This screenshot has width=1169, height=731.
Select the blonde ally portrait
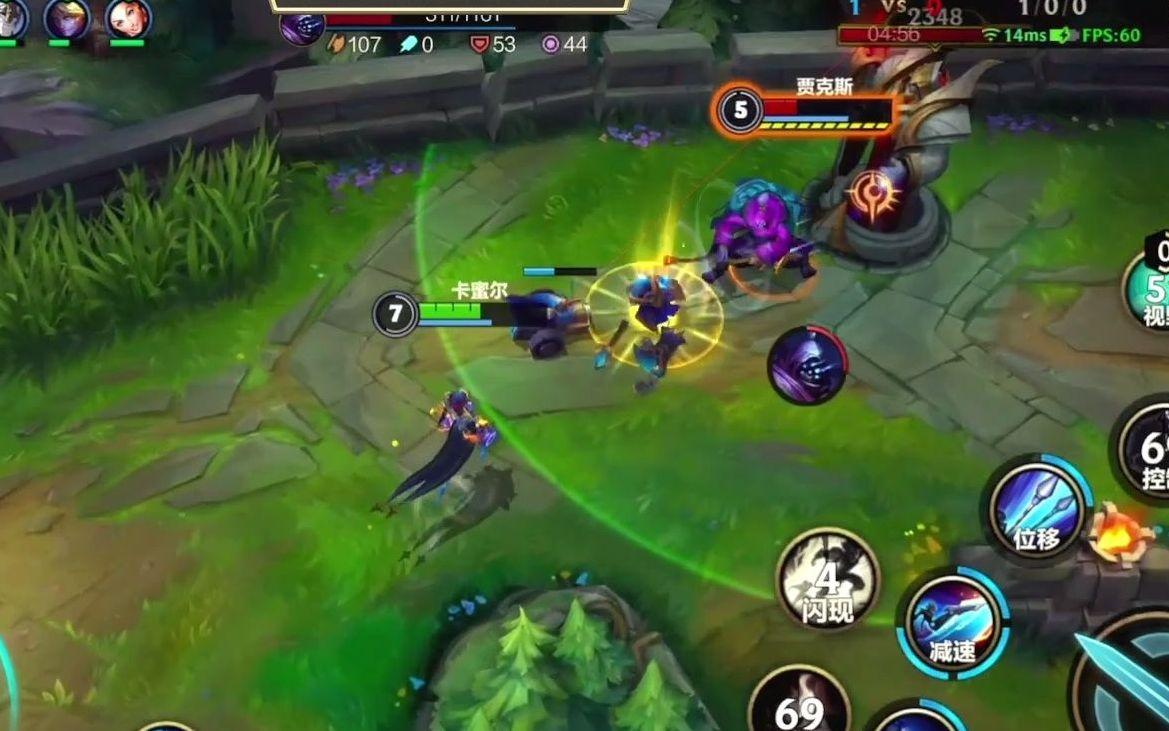point(67,18)
